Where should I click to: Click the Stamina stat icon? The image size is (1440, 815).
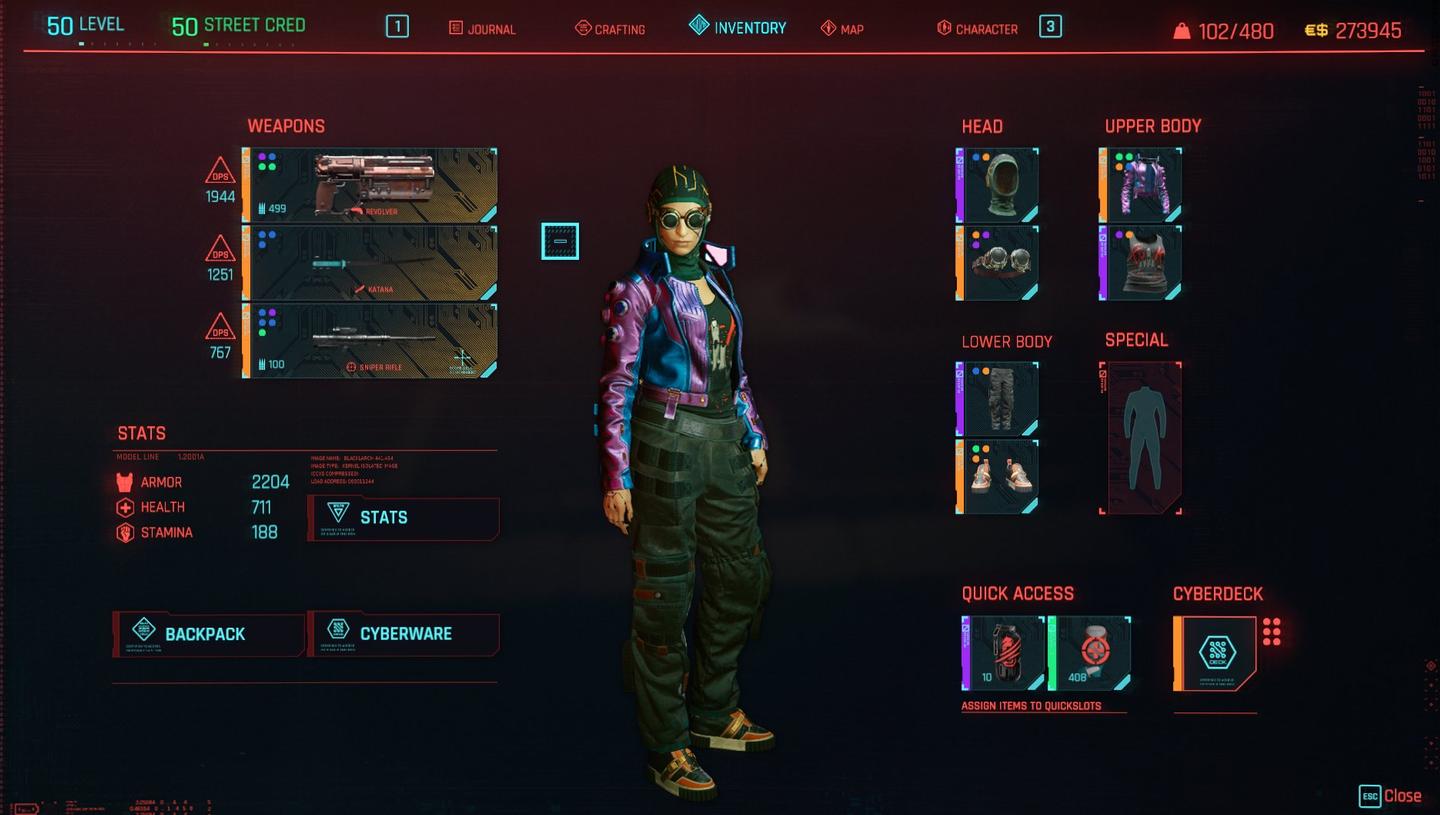click(x=125, y=532)
